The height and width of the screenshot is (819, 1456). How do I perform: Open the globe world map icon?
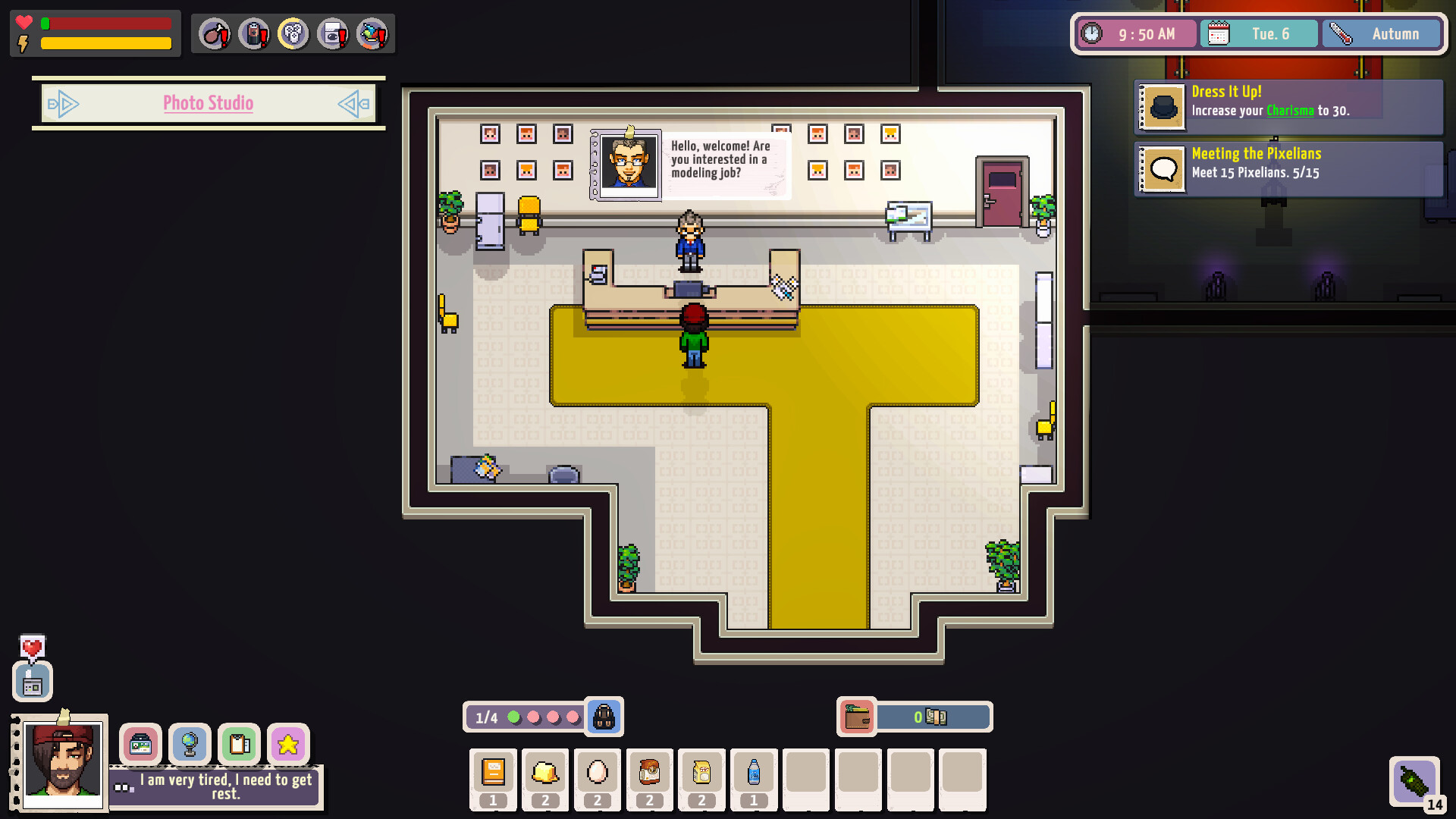[190, 745]
